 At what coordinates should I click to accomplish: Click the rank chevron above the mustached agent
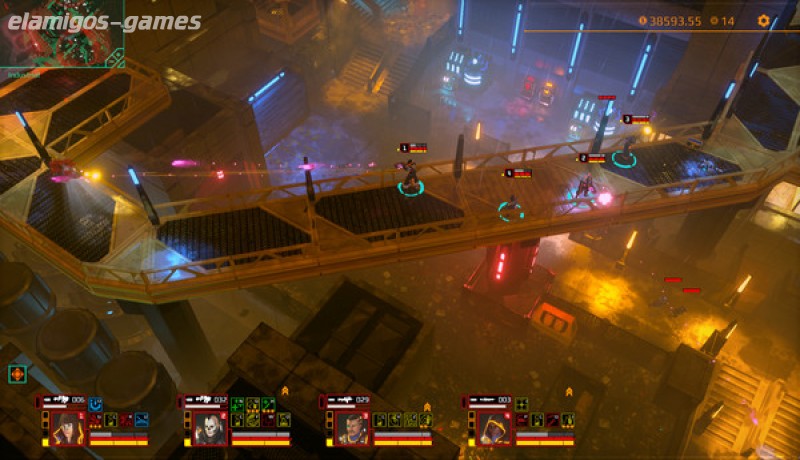click(427, 407)
